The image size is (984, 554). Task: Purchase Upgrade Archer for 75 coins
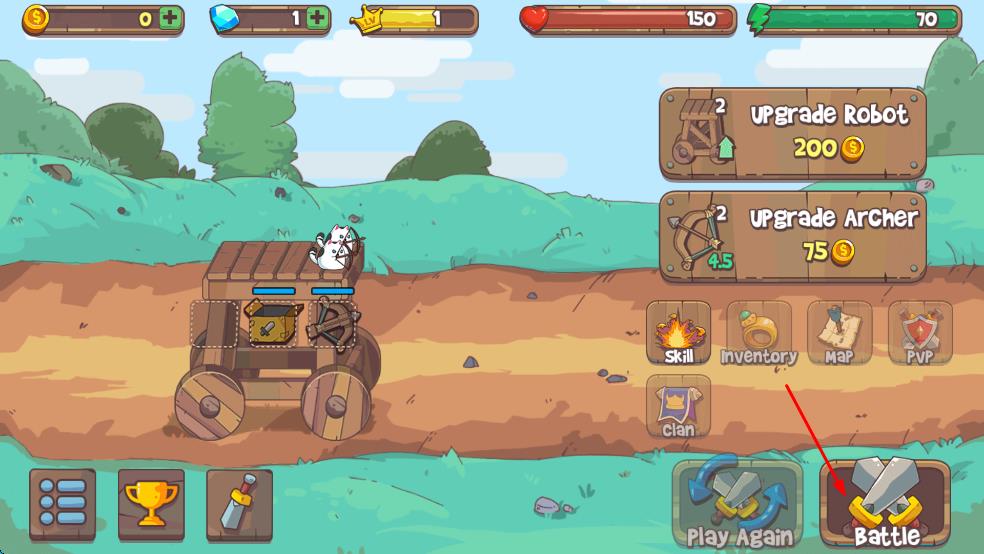tap(792, 237)
